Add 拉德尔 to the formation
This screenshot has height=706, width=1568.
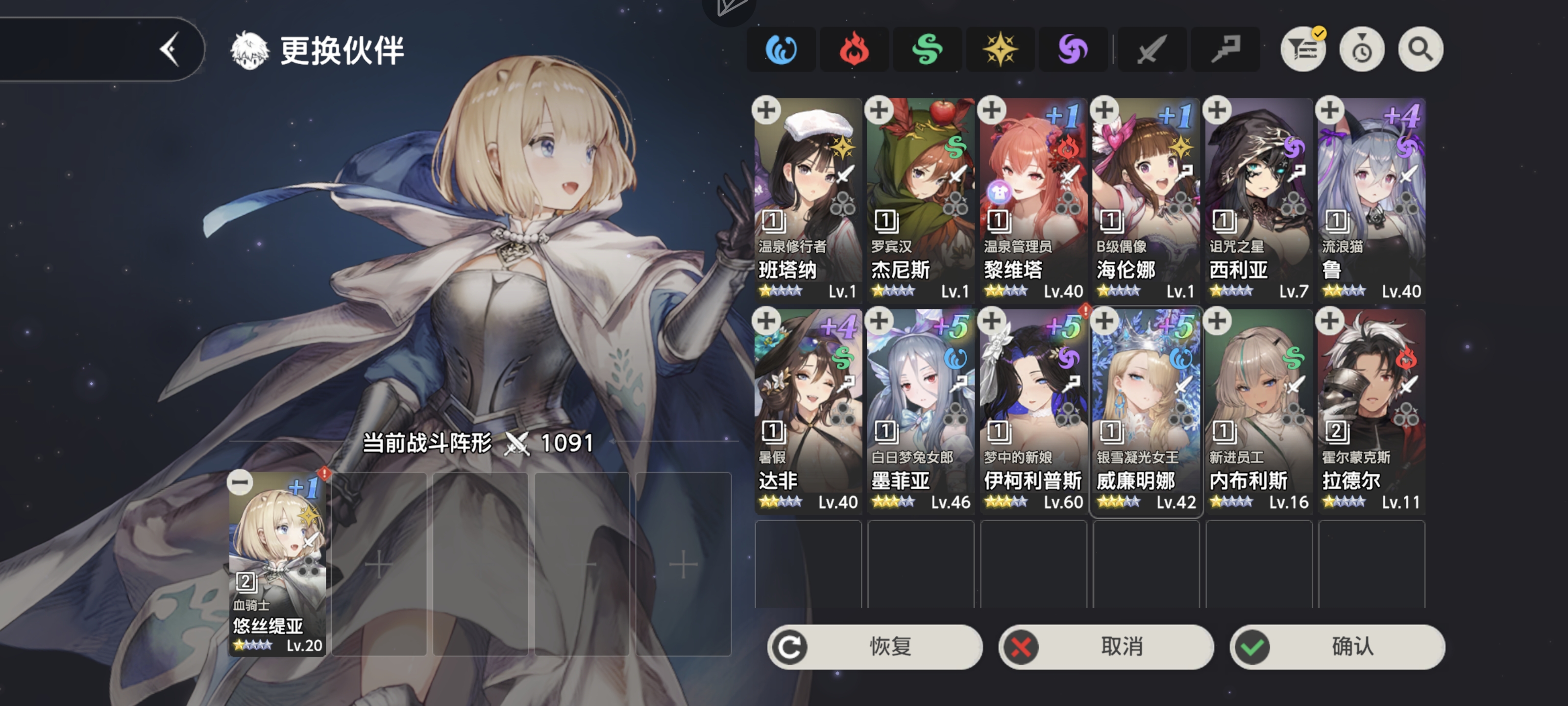click(1330, 321)
